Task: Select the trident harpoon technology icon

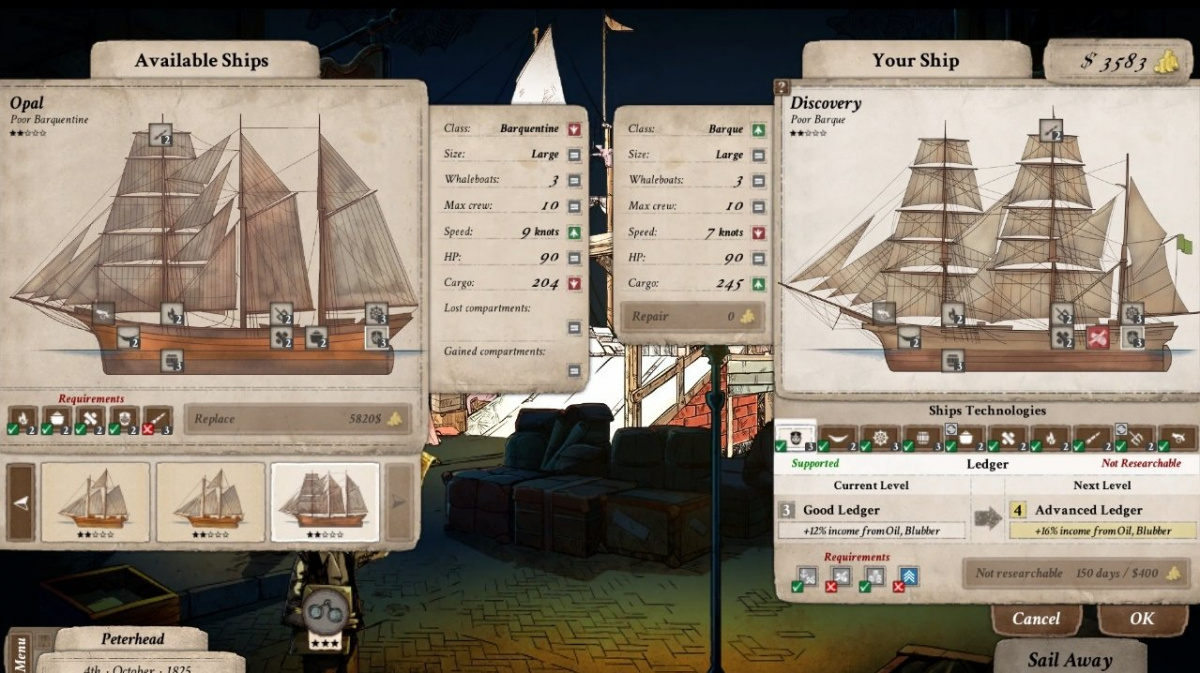Action: tap(1135, 438)
